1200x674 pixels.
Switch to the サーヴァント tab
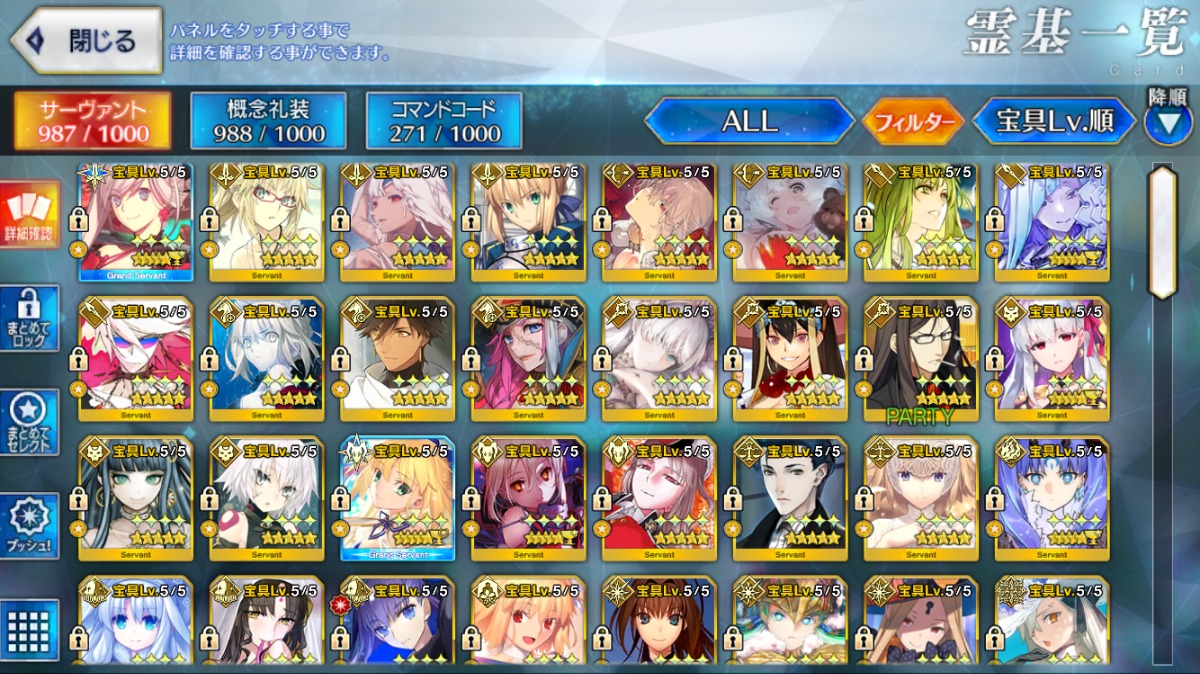coord(93,121)
